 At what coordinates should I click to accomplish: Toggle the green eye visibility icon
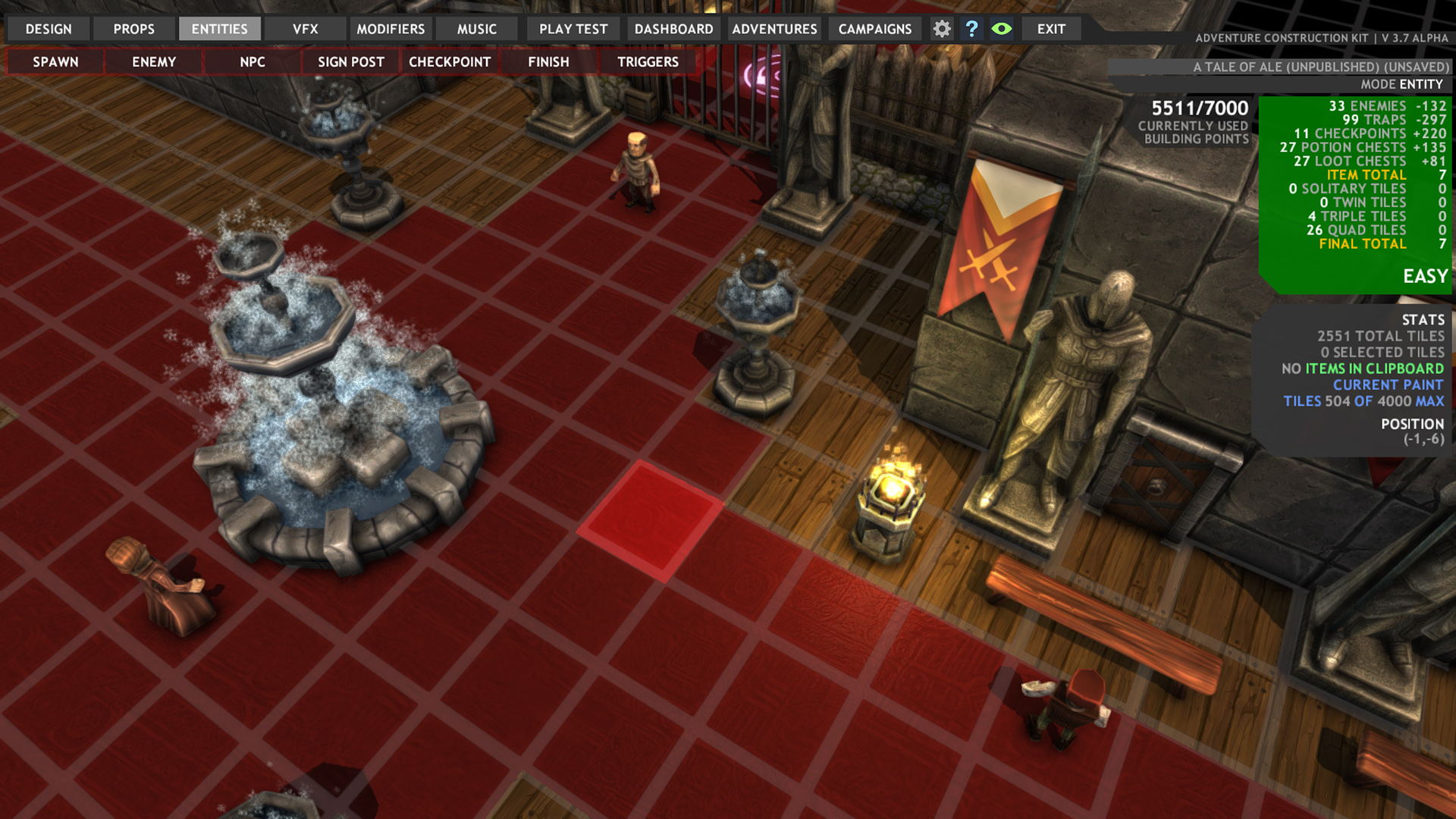pyautogui.click(x=1003, y=29)
